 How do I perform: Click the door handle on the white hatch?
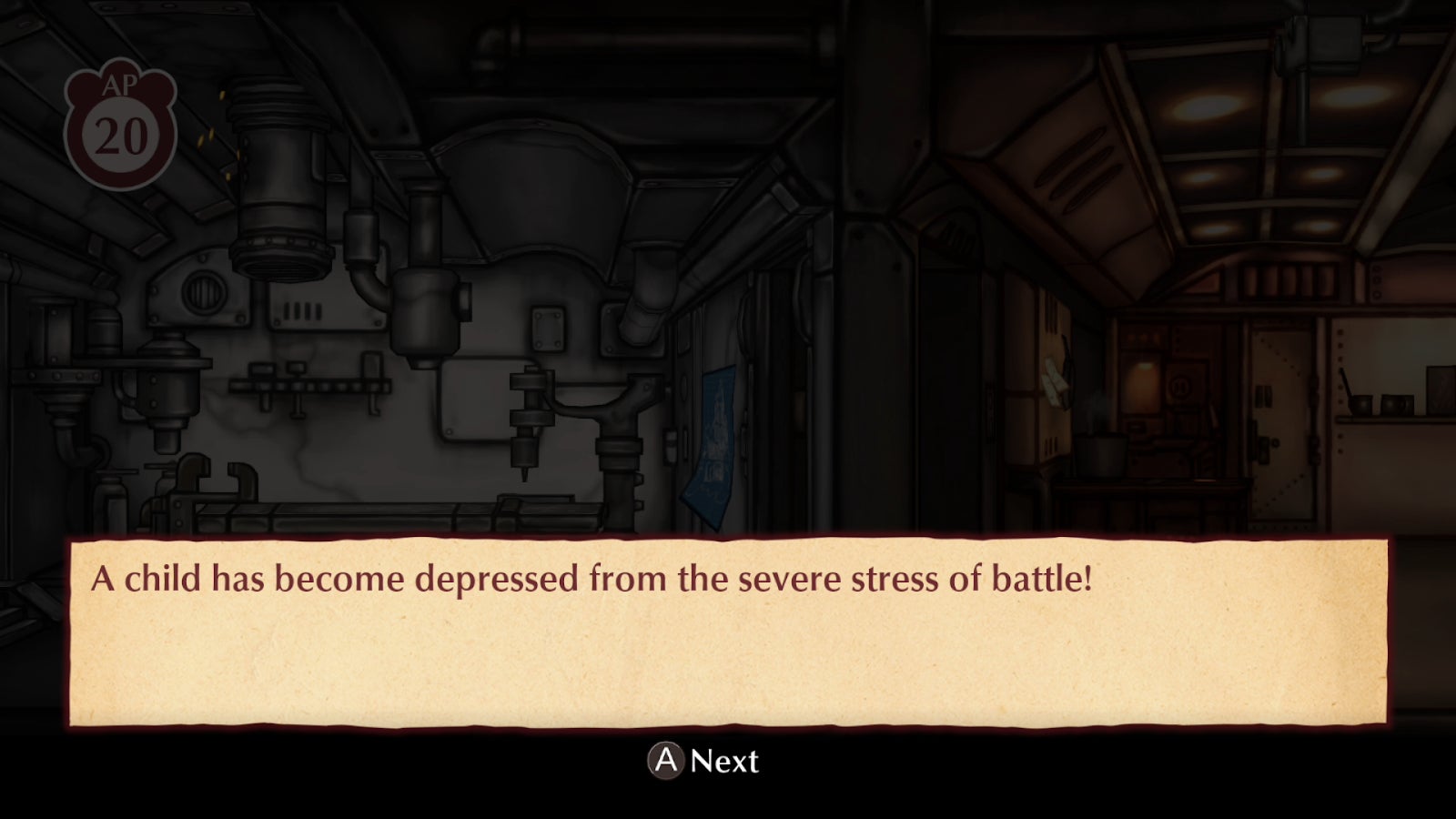point(1265,448)
